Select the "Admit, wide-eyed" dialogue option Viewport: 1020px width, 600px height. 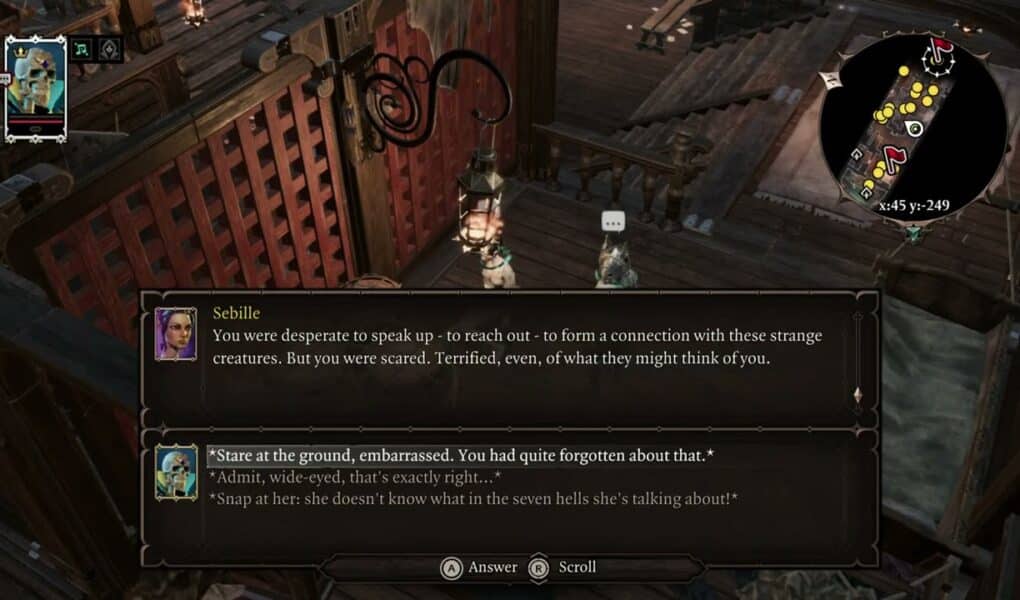point(354,477)
